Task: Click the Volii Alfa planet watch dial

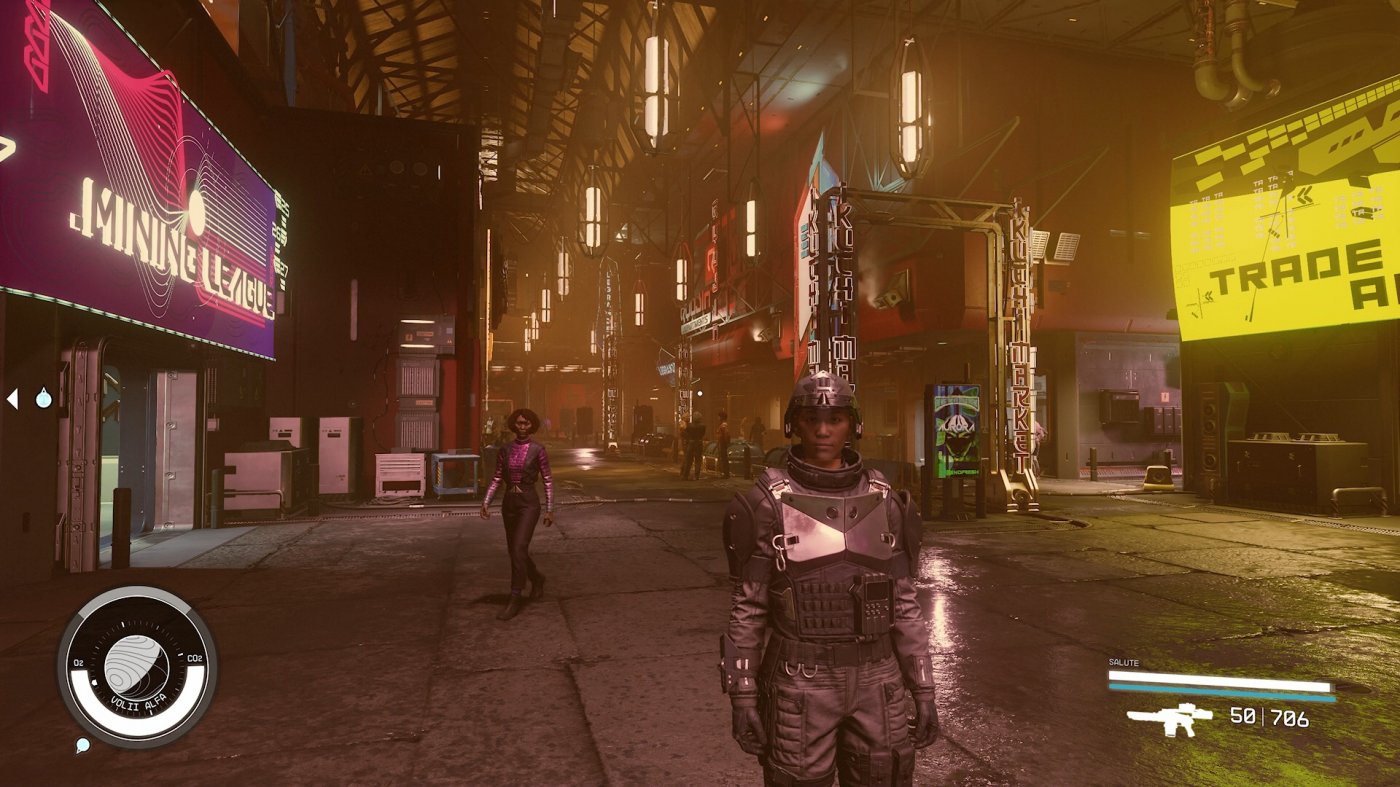Action: click(x=137, y=665)
